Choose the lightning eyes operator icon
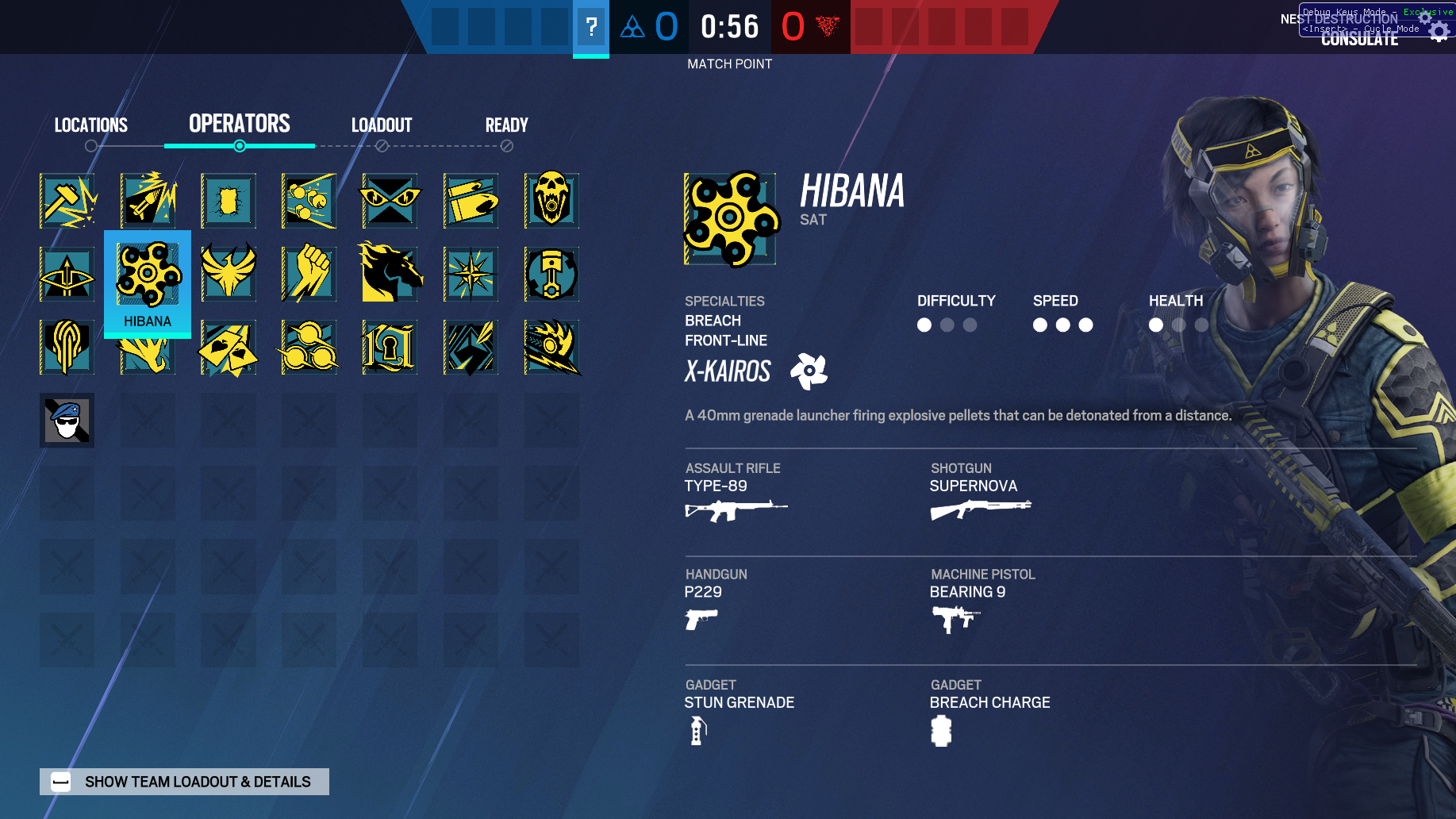 click(x=390, y=201)
